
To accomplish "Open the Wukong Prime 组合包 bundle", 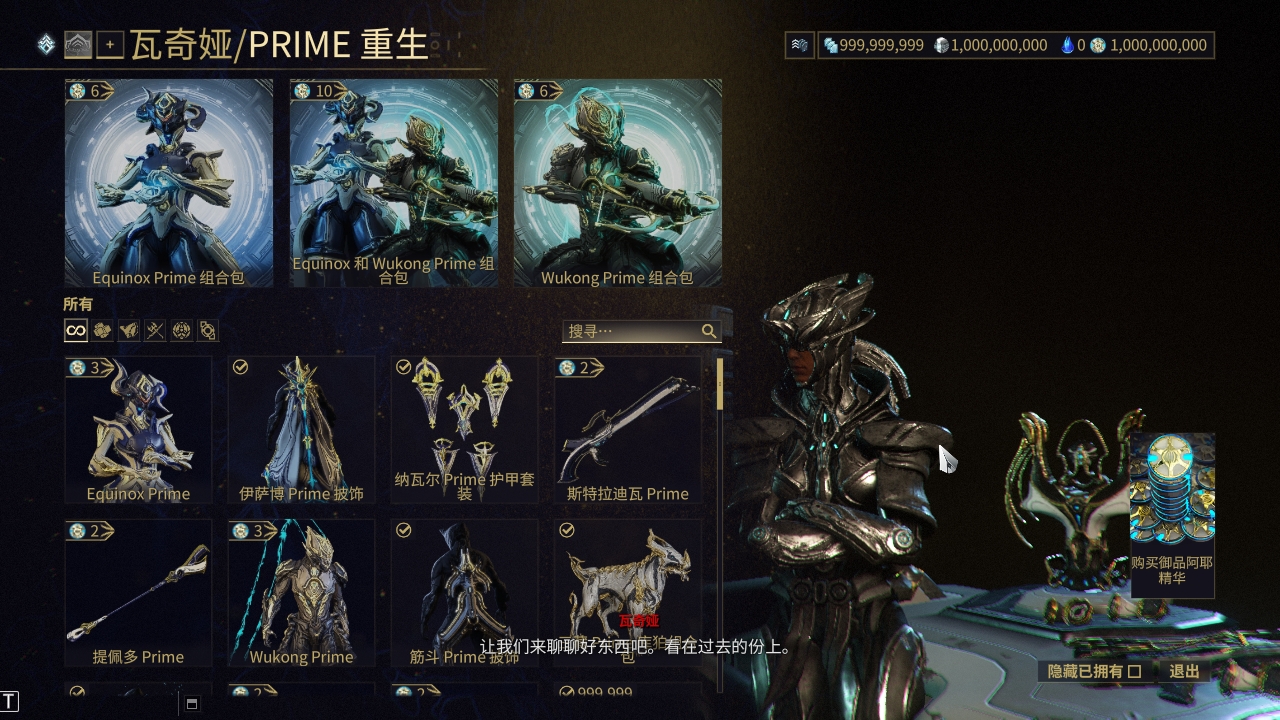I will 617,183.
